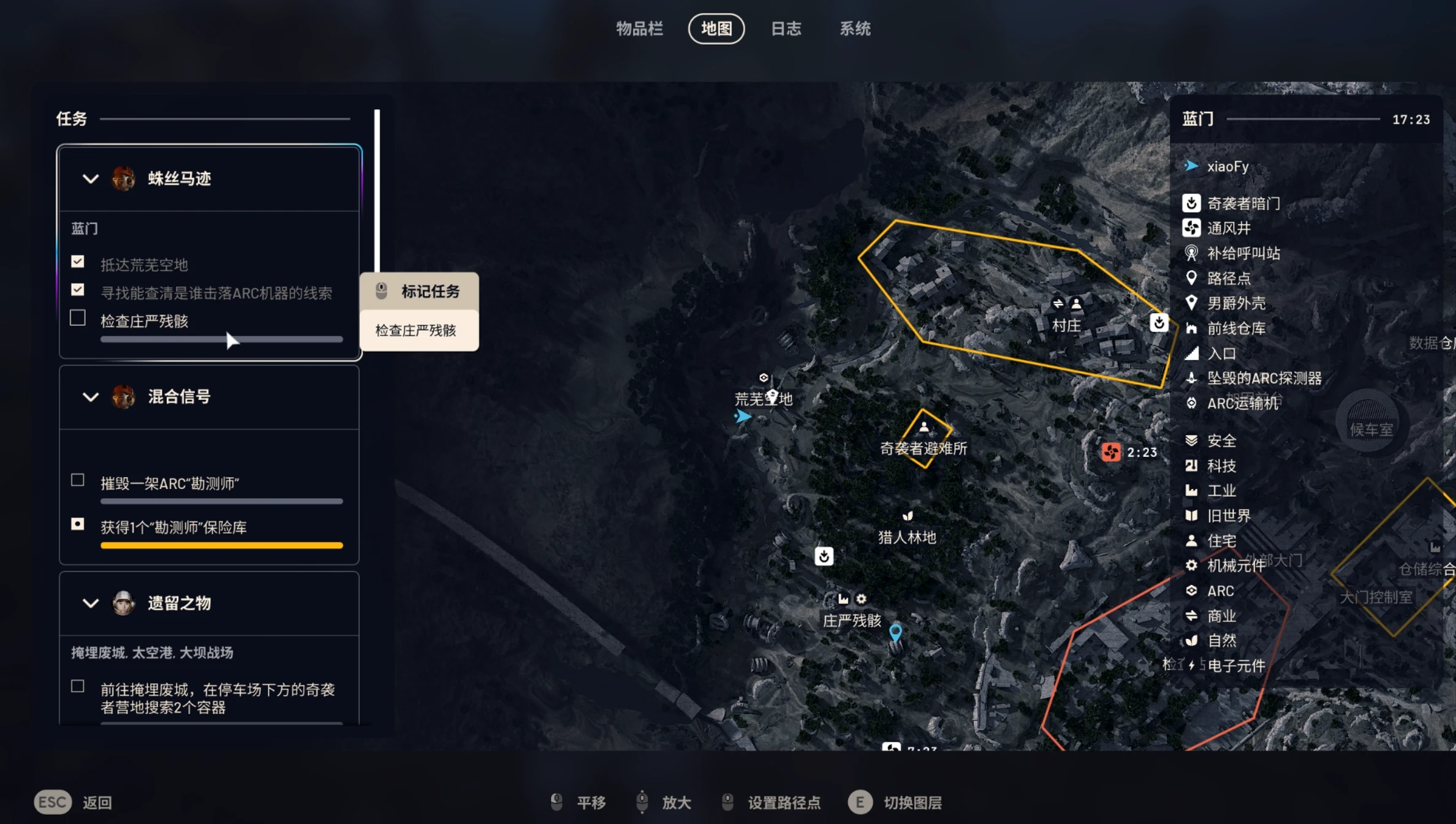Check the 检查庄严残骸 task checkbox
Viewport: 1456px width, 824px height.
click(78, 318)
